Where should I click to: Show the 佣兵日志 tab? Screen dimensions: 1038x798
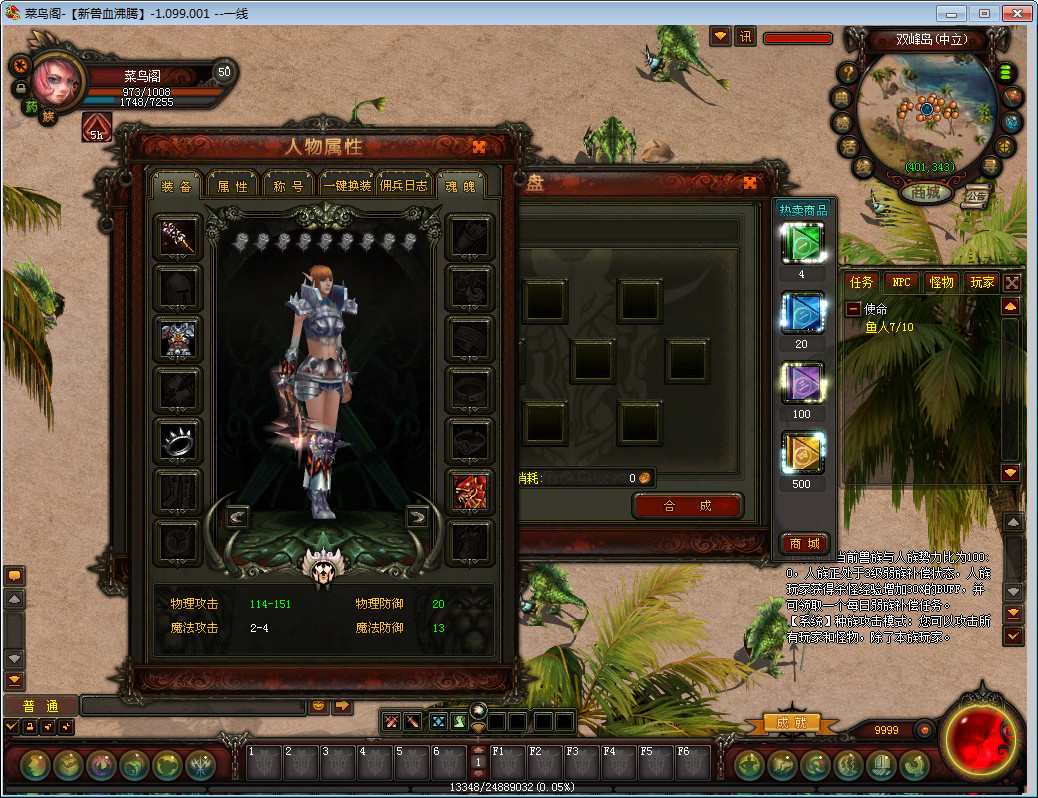[x=404, y=185]
